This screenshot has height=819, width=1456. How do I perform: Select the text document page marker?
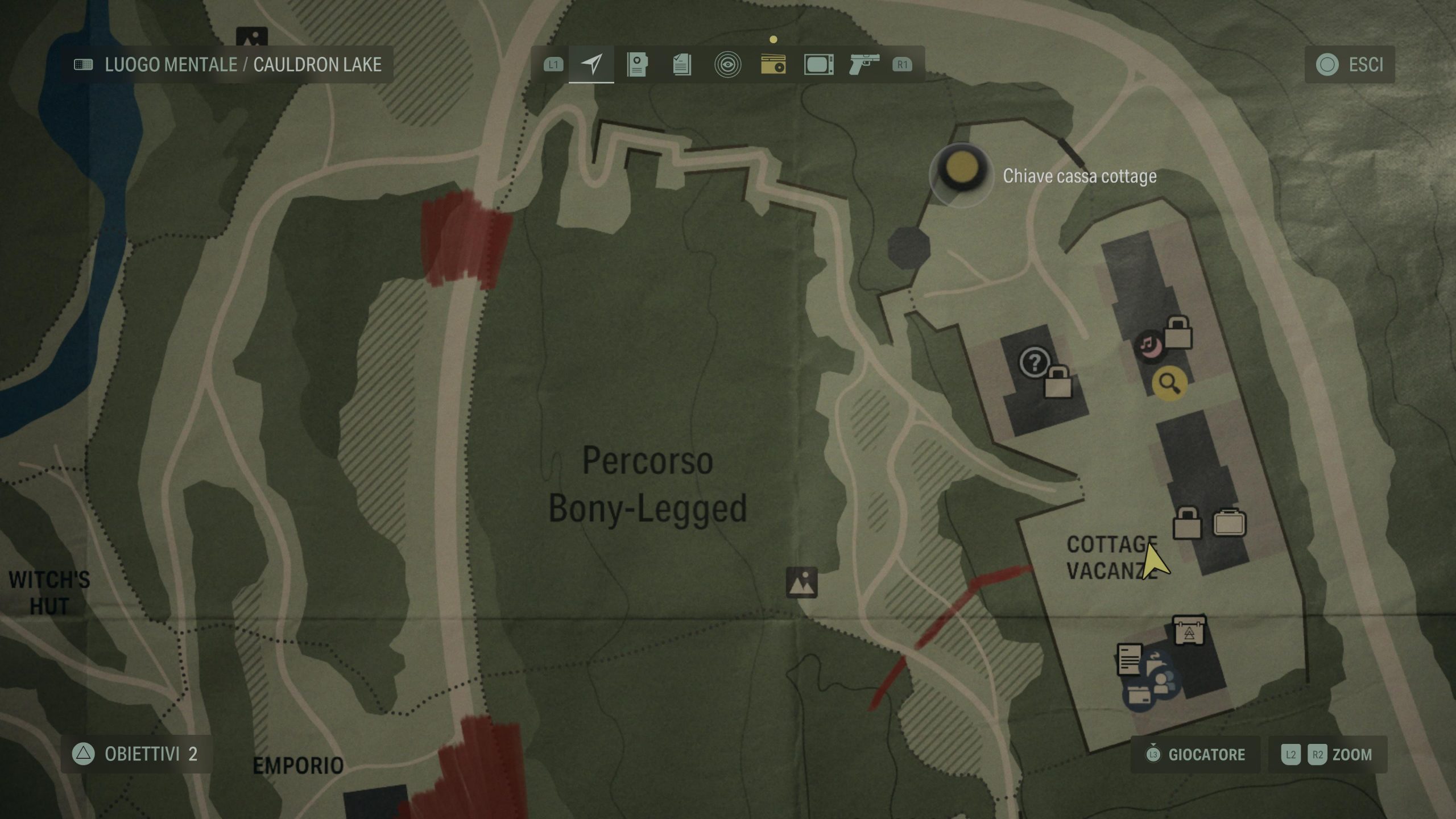pyautogui.click(x=1130, y=660)
